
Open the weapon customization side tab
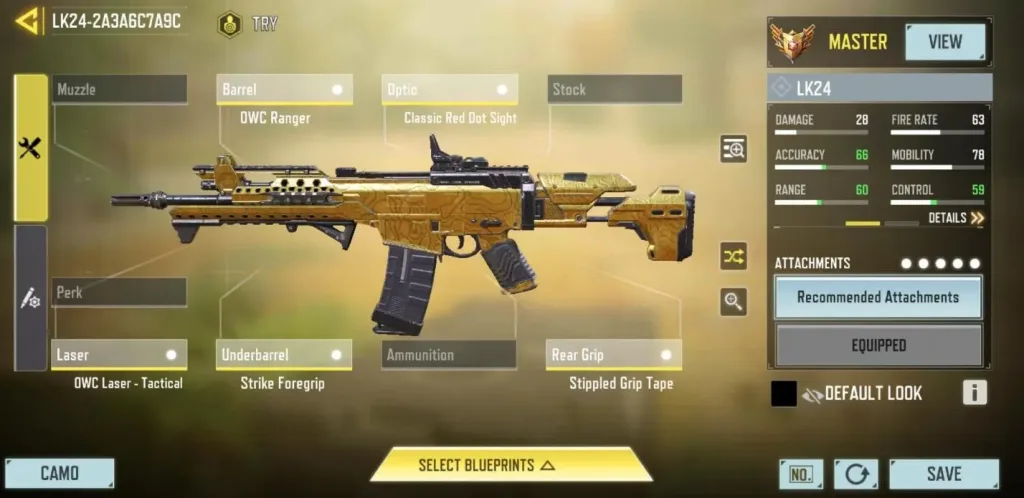[x=30, y=298]
